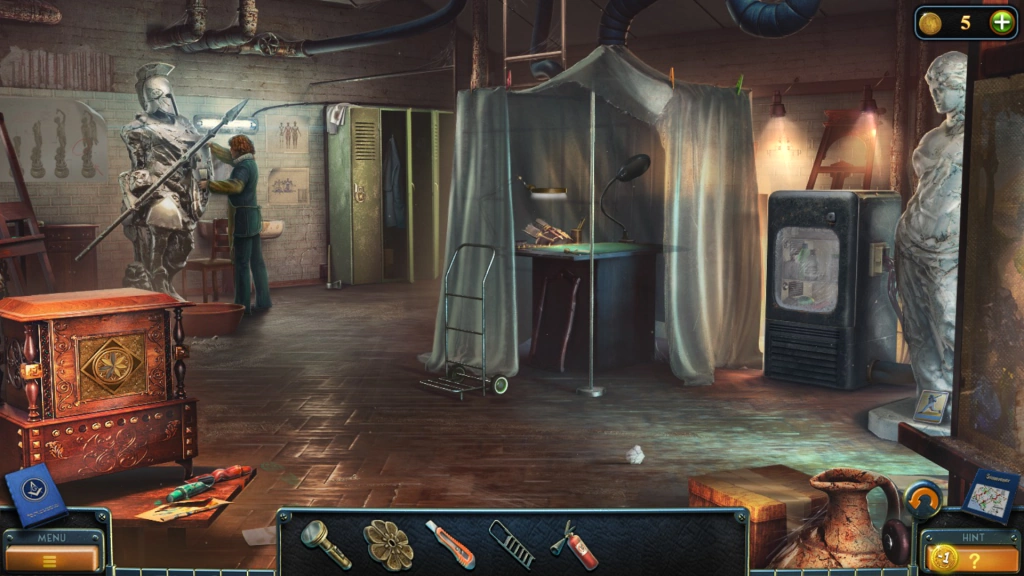The height and width of the screenshot is (576, 1024).
Task: Open the blue journal book
Action: [x=36, y=493]
